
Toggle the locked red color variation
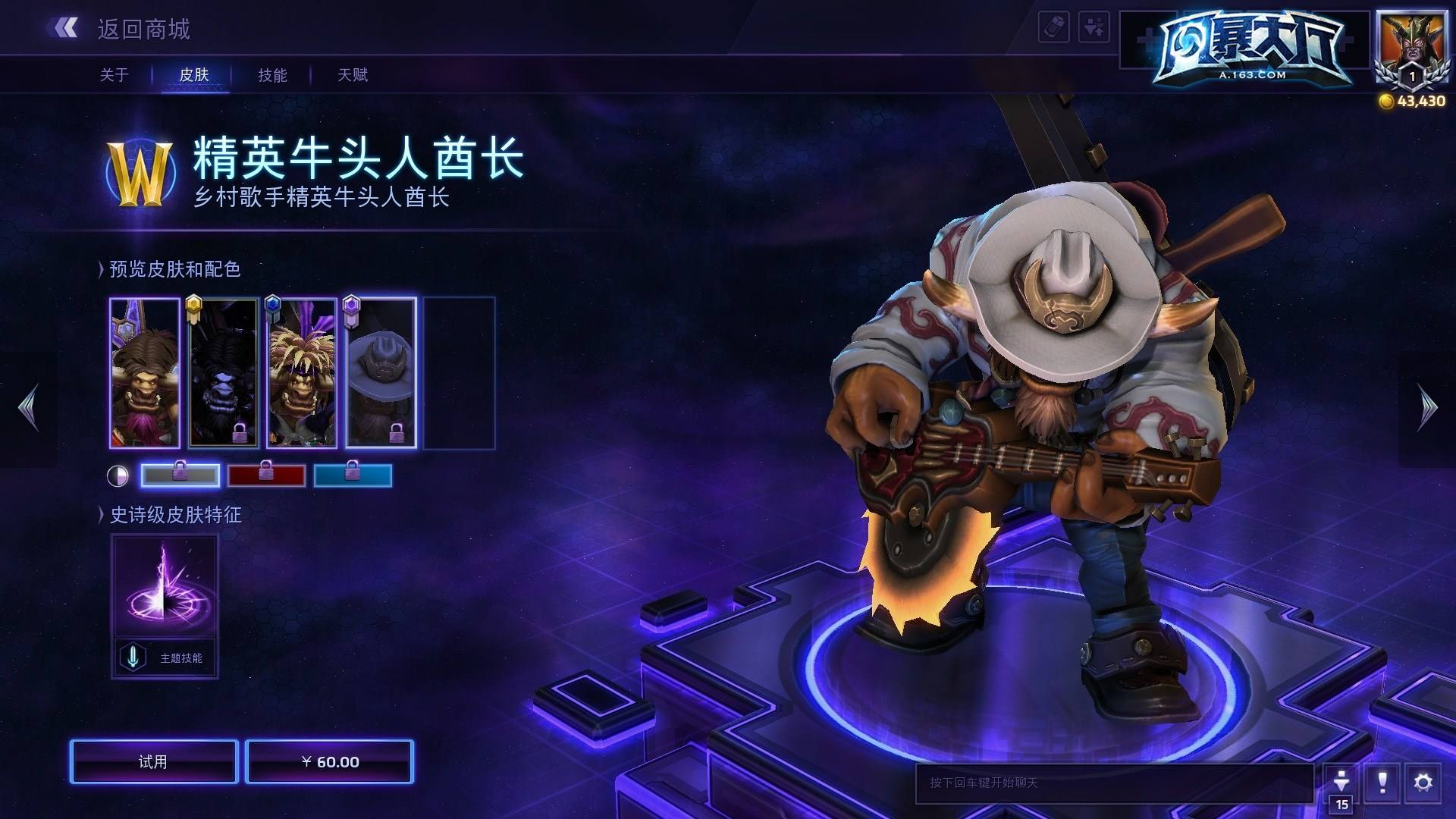coord(268,475)
